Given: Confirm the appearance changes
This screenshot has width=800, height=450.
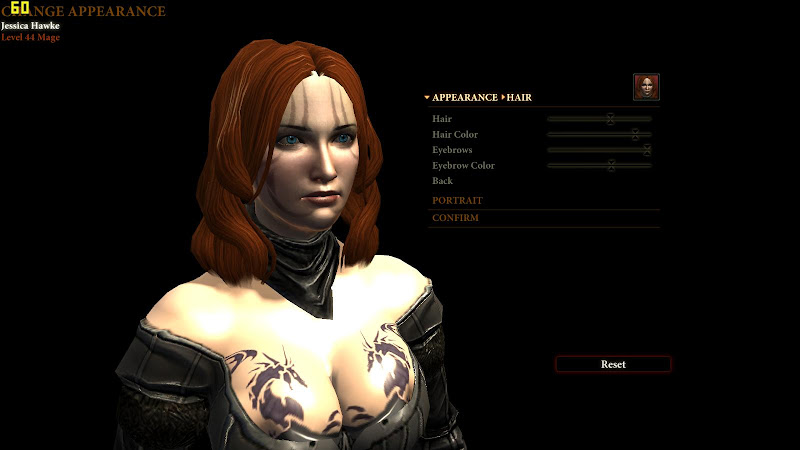Looking at the screenshot, I should pos(455,218).
